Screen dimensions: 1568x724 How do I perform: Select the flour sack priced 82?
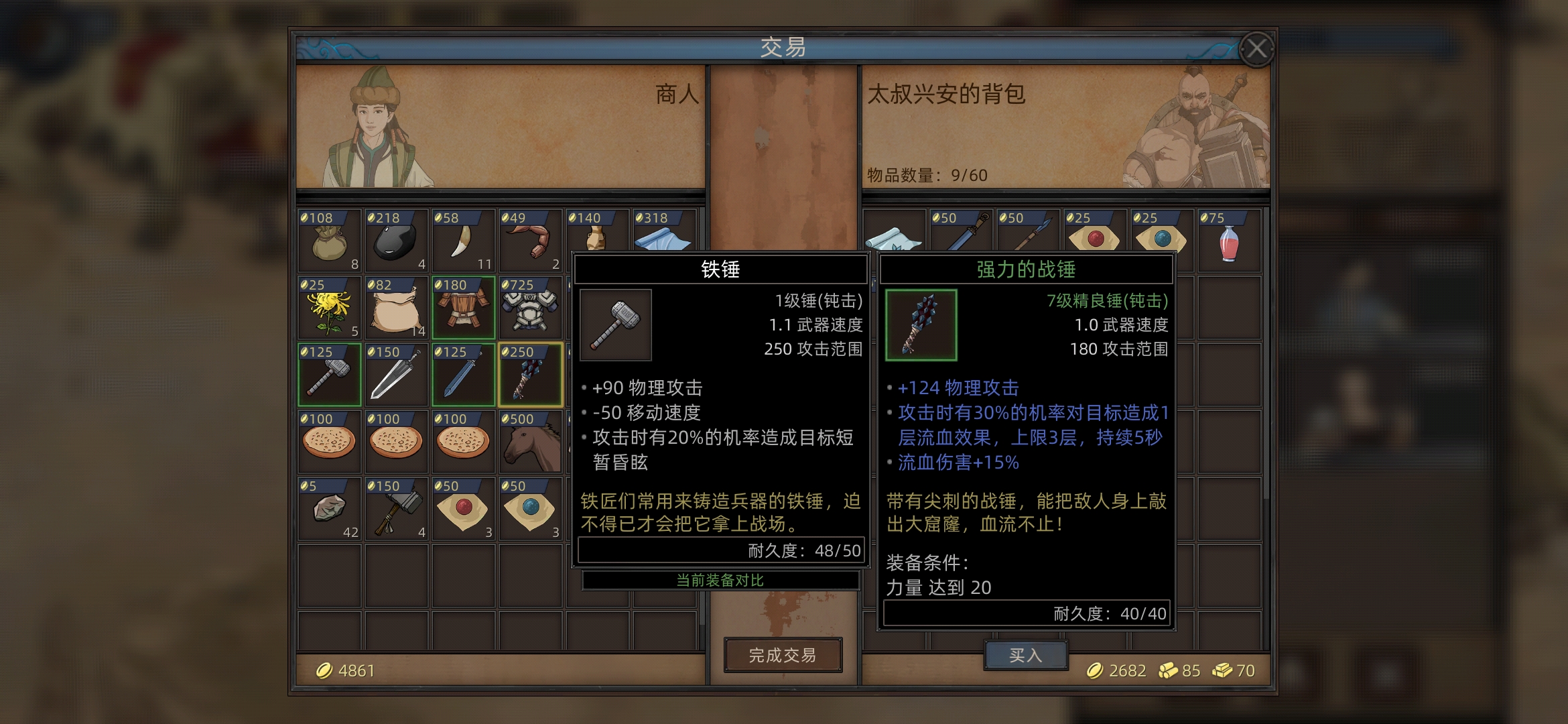click(x=396, y=308)
